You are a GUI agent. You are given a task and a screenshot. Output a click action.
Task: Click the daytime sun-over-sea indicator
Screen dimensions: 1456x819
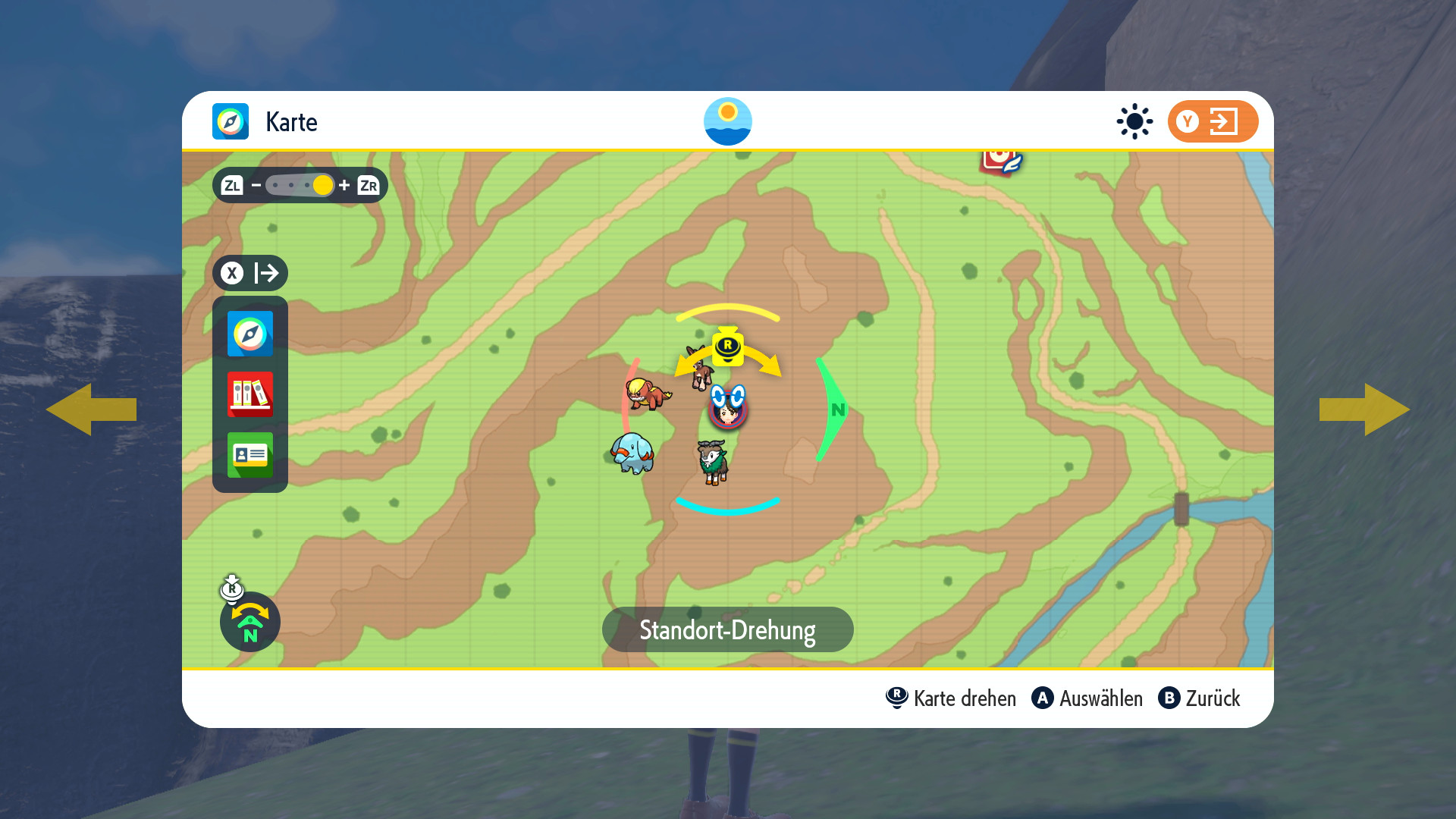coord(728,121)
